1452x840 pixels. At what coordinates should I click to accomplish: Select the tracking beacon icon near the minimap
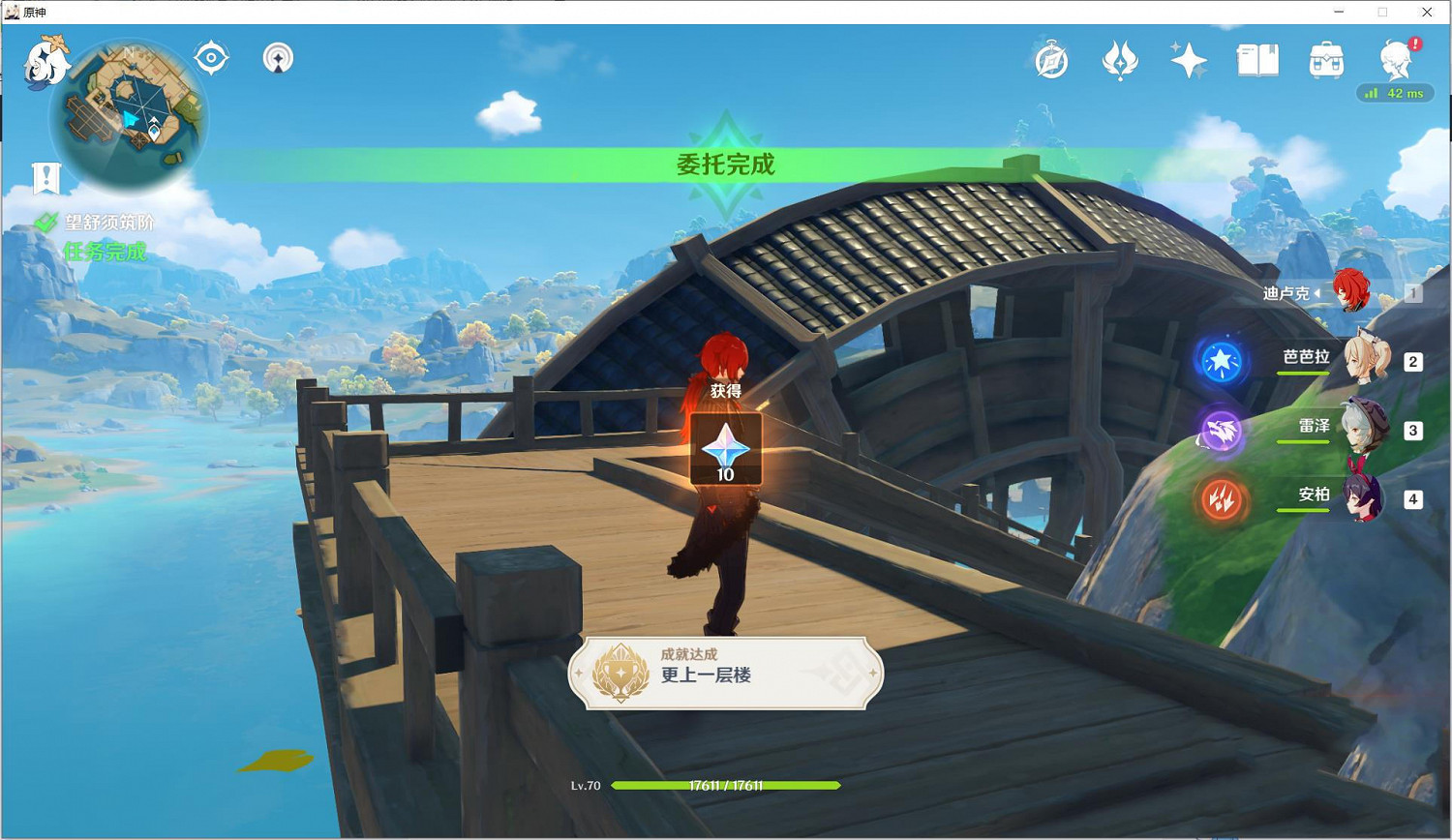coord(277,58)
